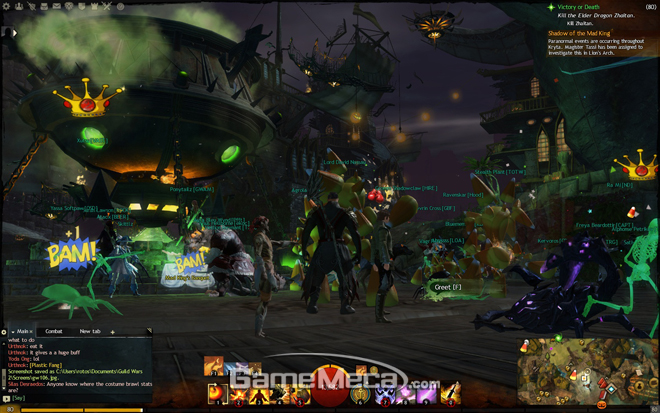Screen dimensions: 660x413
Task: Select the Main chat tab
Action: (x=21, y=331)
